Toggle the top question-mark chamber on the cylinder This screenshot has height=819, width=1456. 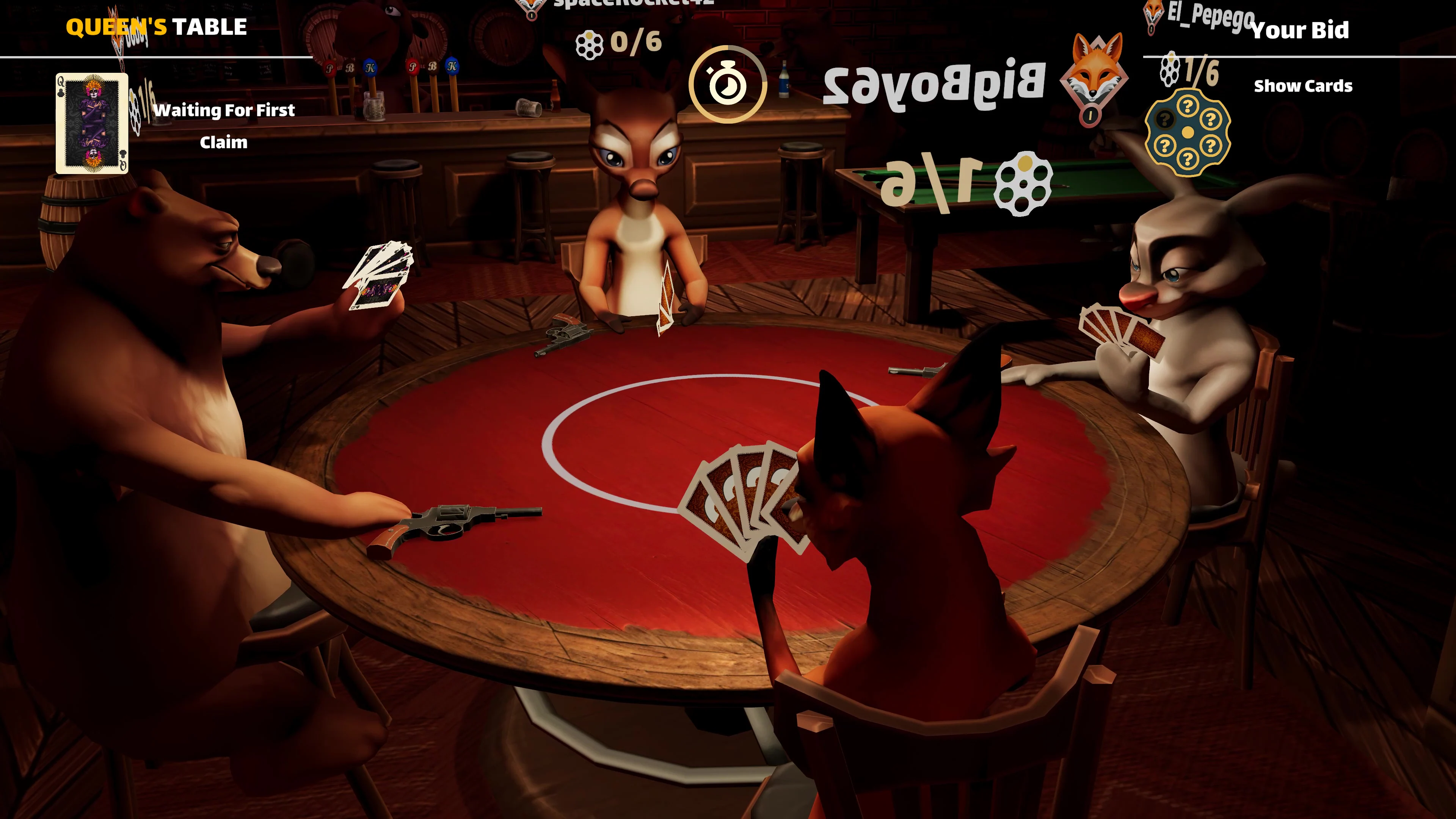pyautogui.click(x=1188, y=106)
